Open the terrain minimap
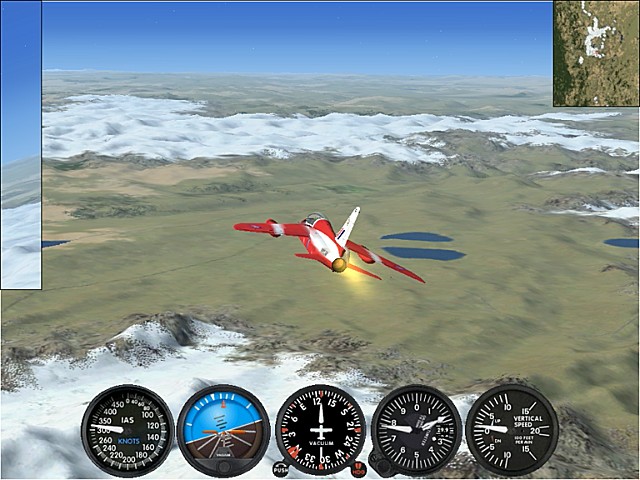640x480 pixels. coord(596,53)
